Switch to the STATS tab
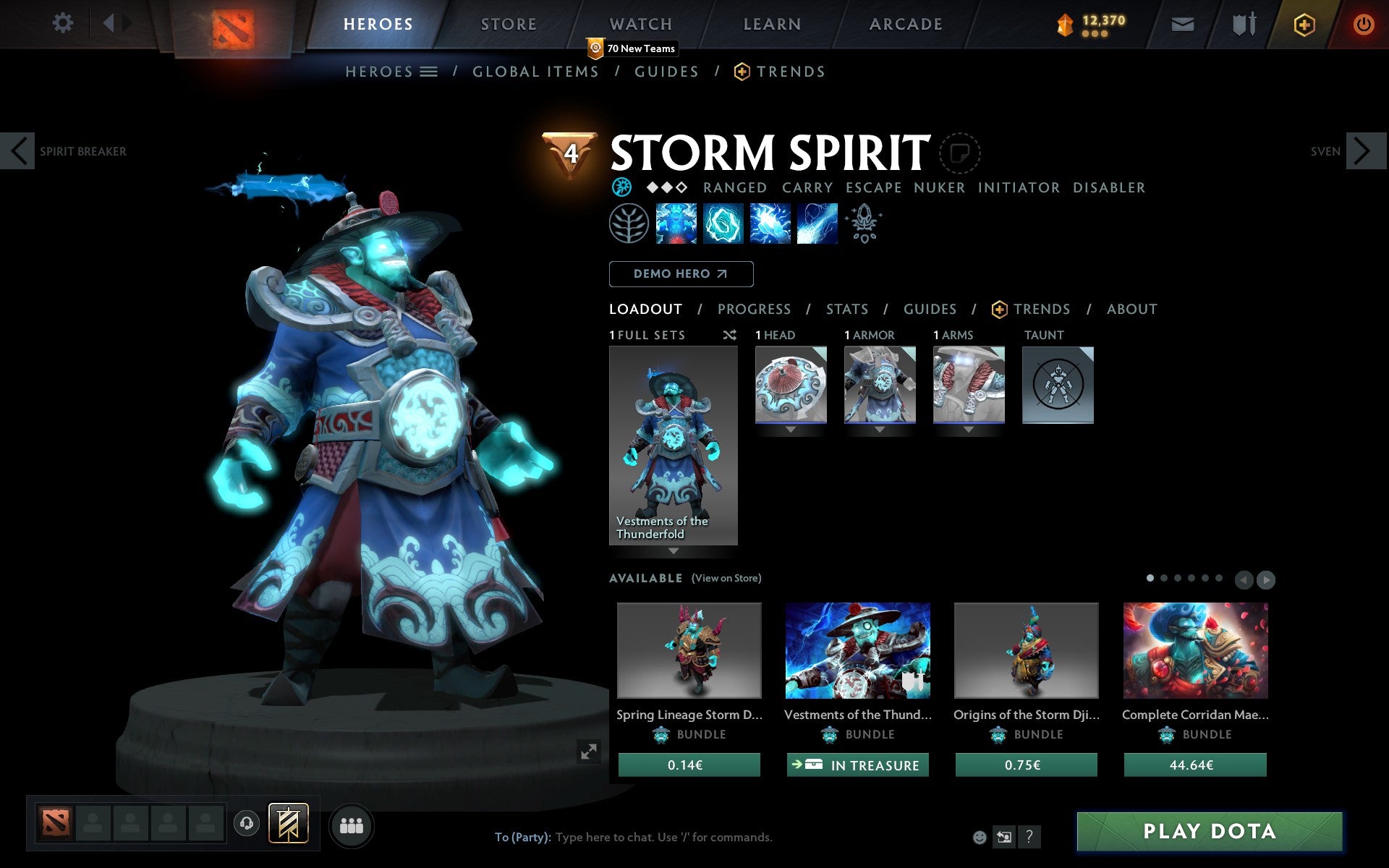Viewport: 1389px width, 868px height. tap(846, 309)
